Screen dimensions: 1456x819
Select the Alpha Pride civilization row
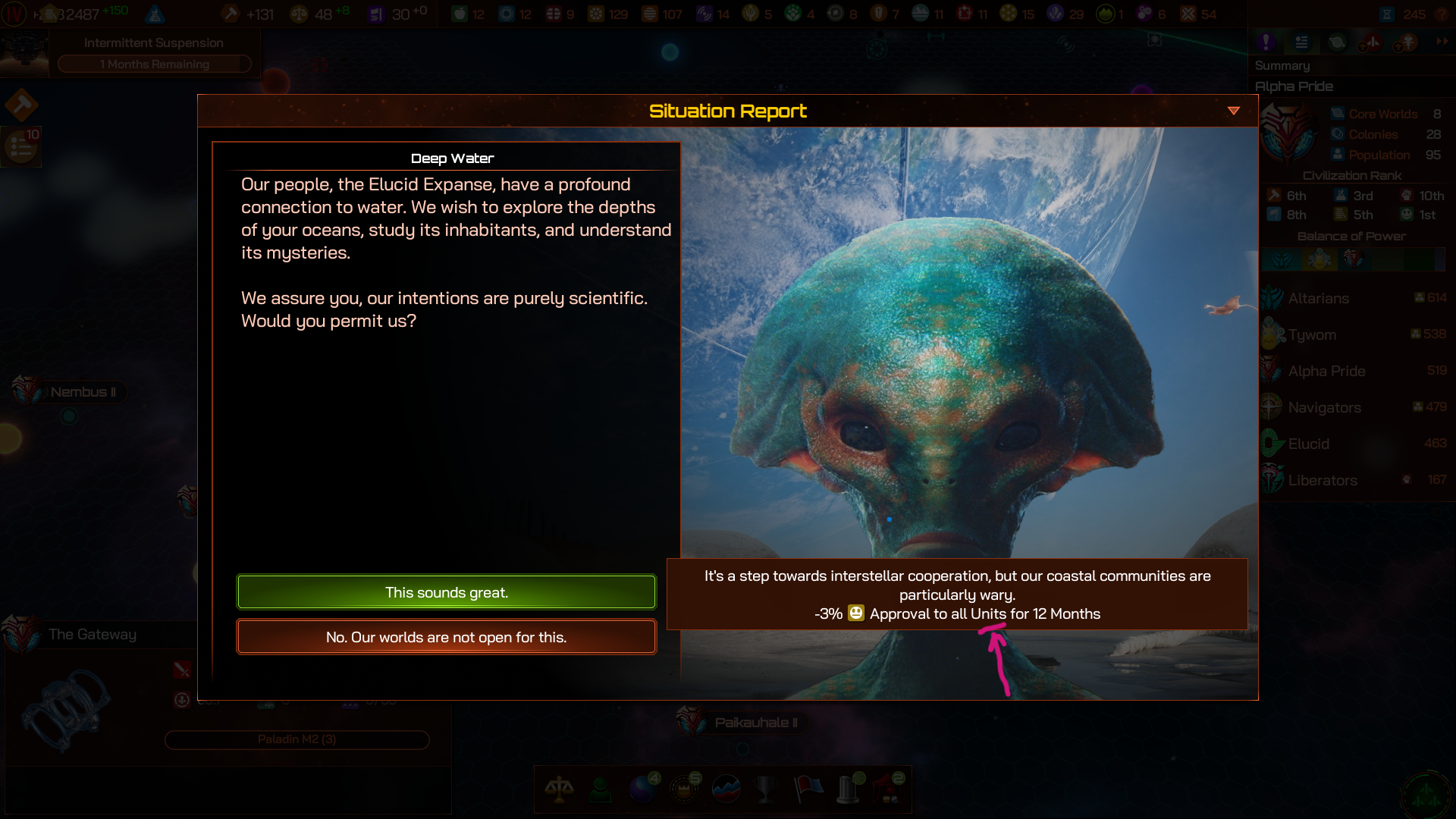click(x=1354, y=371)
